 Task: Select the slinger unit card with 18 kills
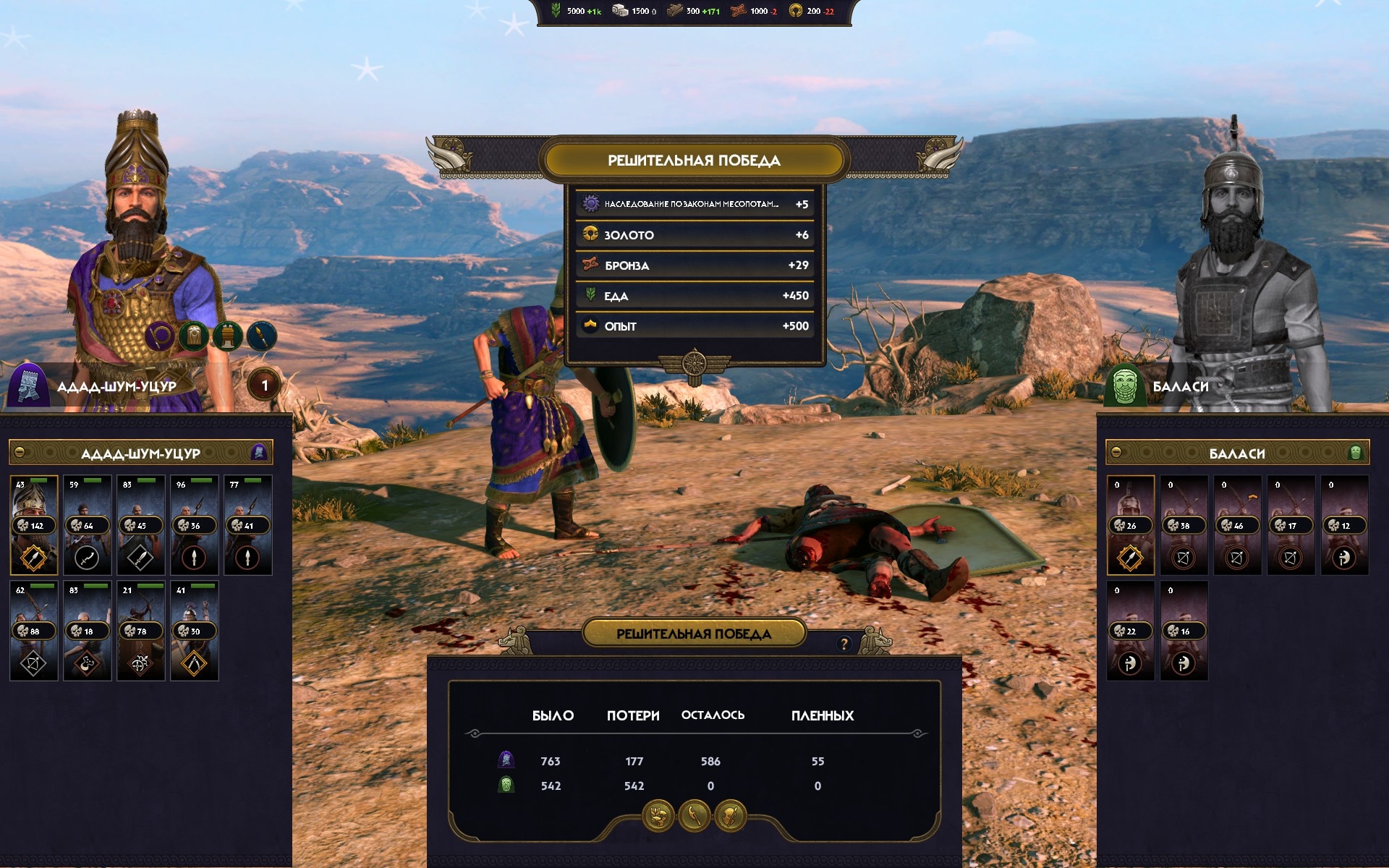[x=88, y=631]
